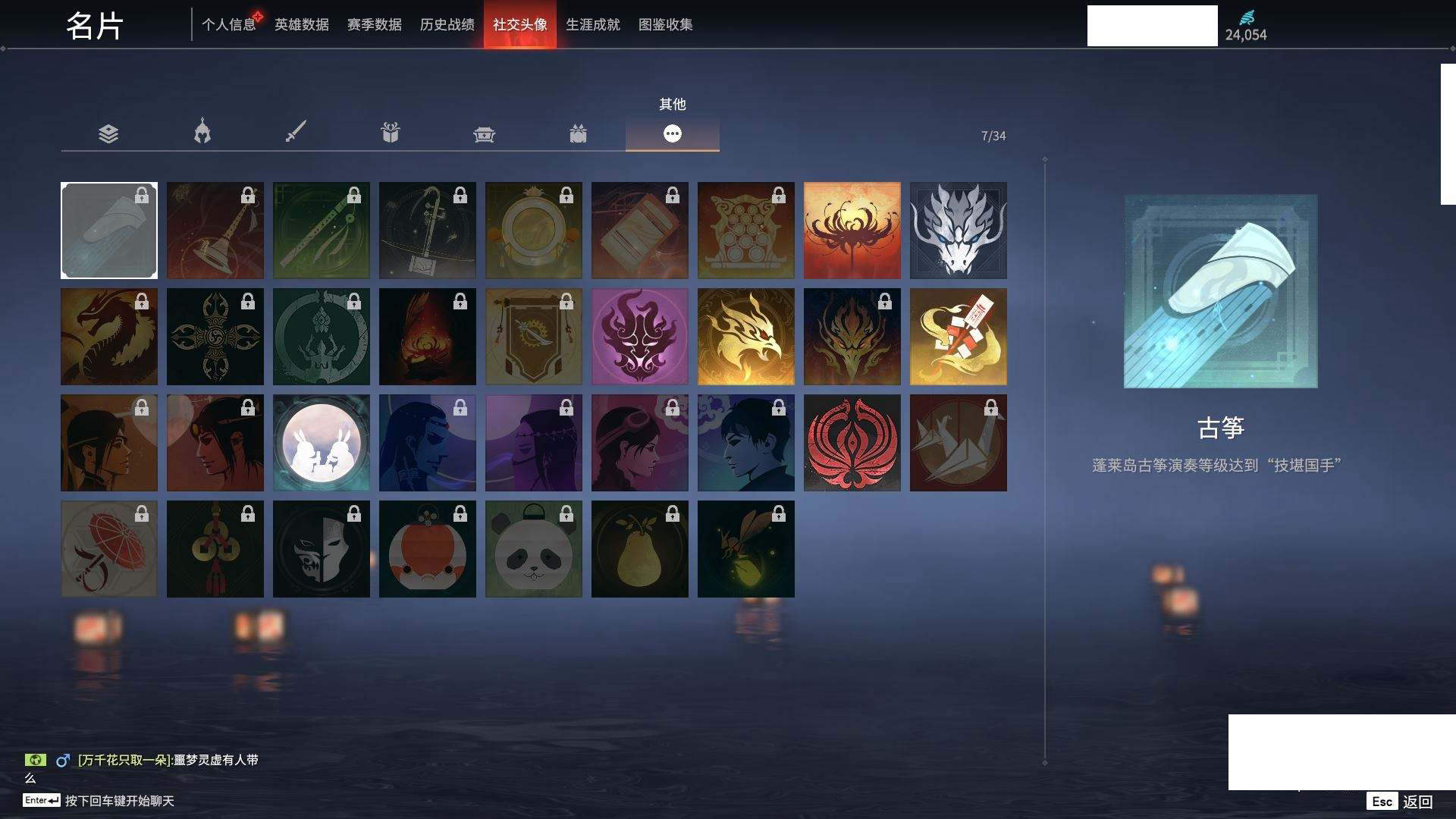
Task: Go to 图鉴收集 tab
Action: pos(665,24)
